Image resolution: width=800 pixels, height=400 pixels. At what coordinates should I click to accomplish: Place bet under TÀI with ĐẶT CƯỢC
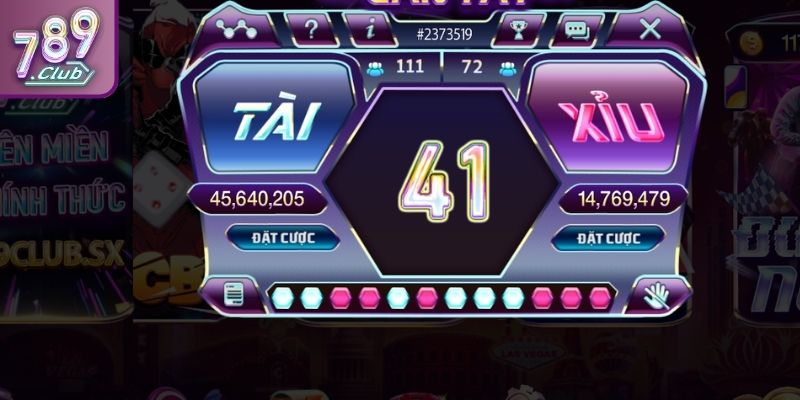pyautogui.click(x=283, y=238)
